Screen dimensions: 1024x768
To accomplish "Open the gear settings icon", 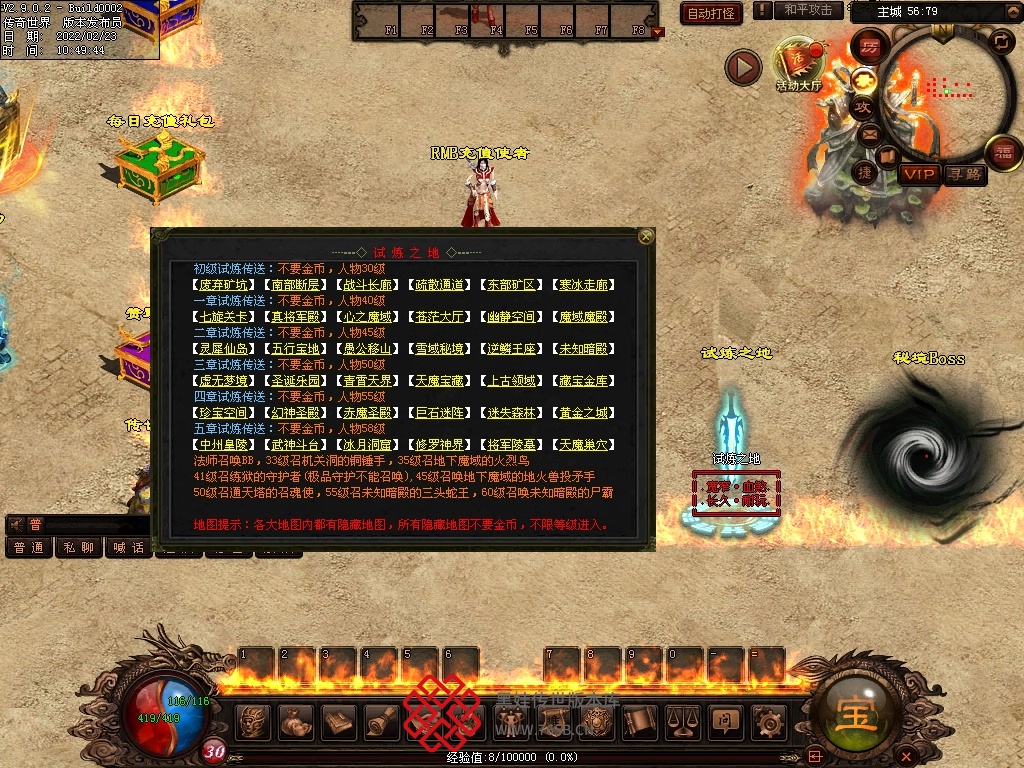I will pos(768,721).
